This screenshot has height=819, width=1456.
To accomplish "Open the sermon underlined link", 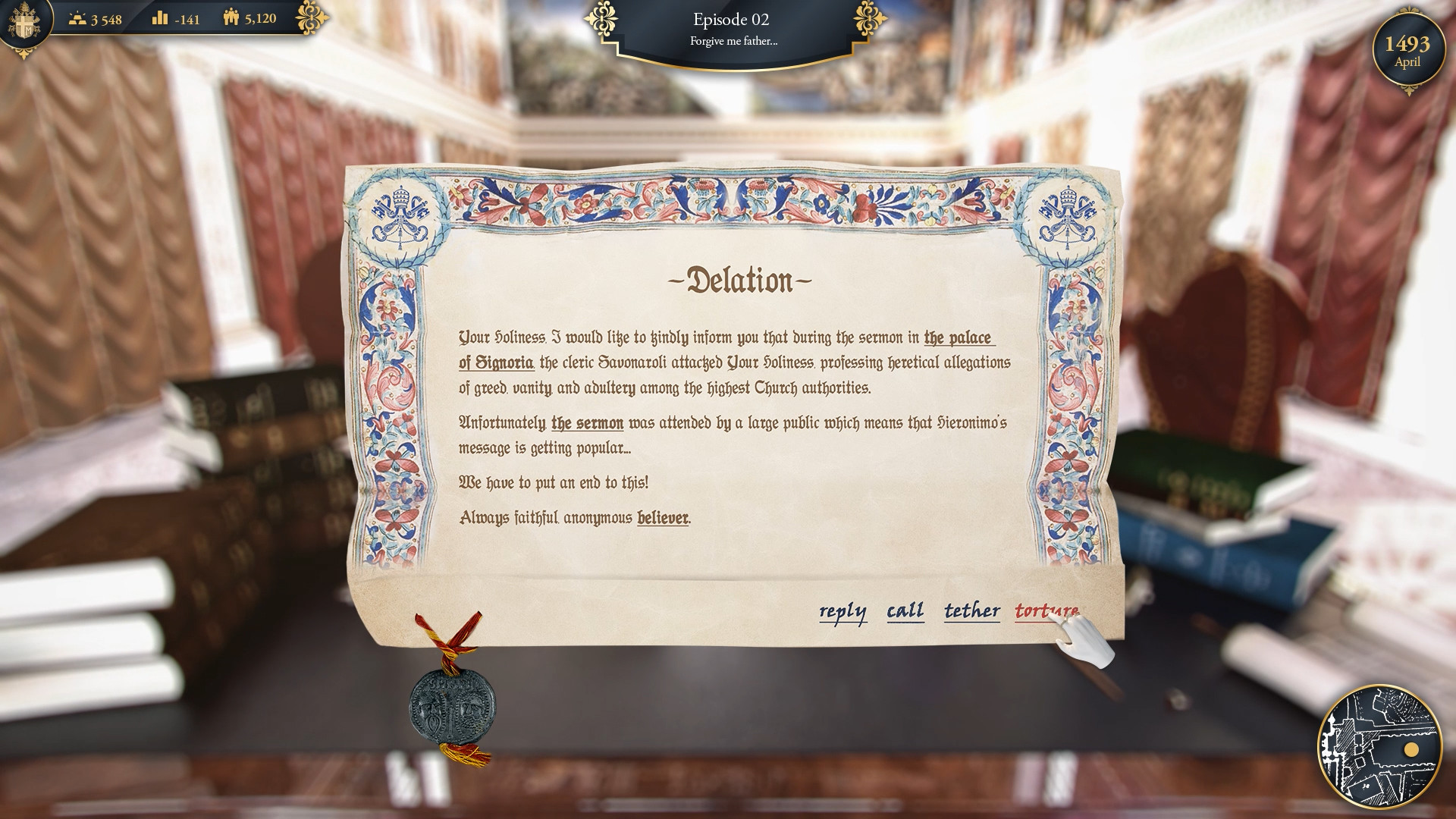I will coord(587,425).
